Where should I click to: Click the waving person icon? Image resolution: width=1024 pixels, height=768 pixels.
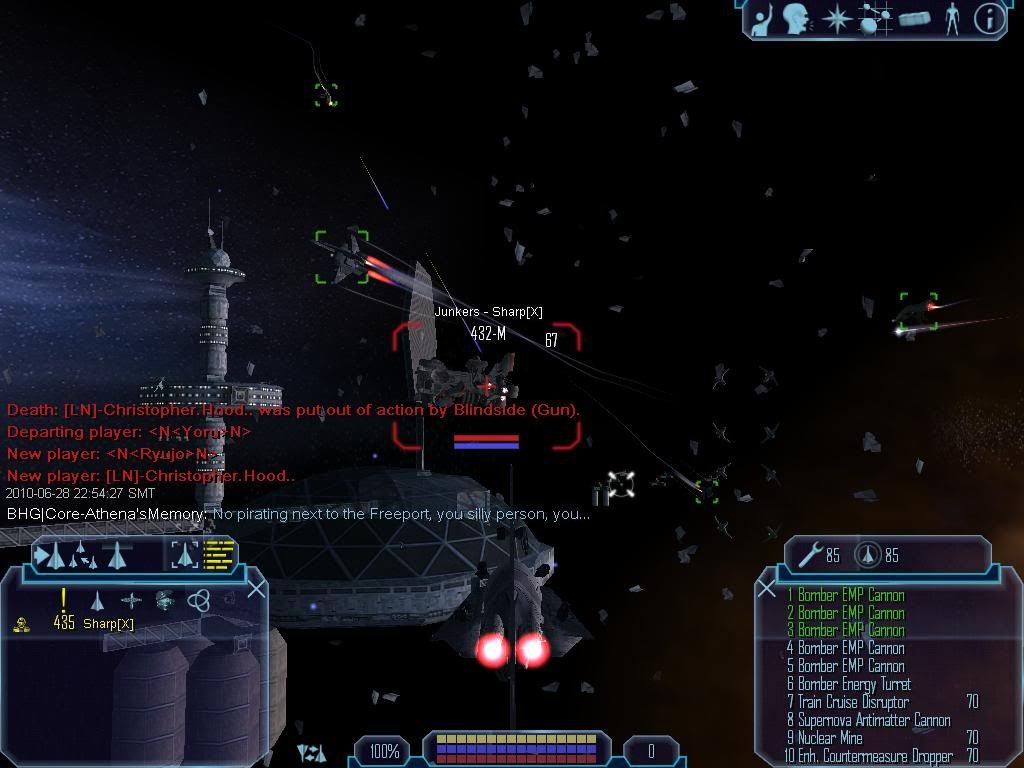(x=763, y=19)
